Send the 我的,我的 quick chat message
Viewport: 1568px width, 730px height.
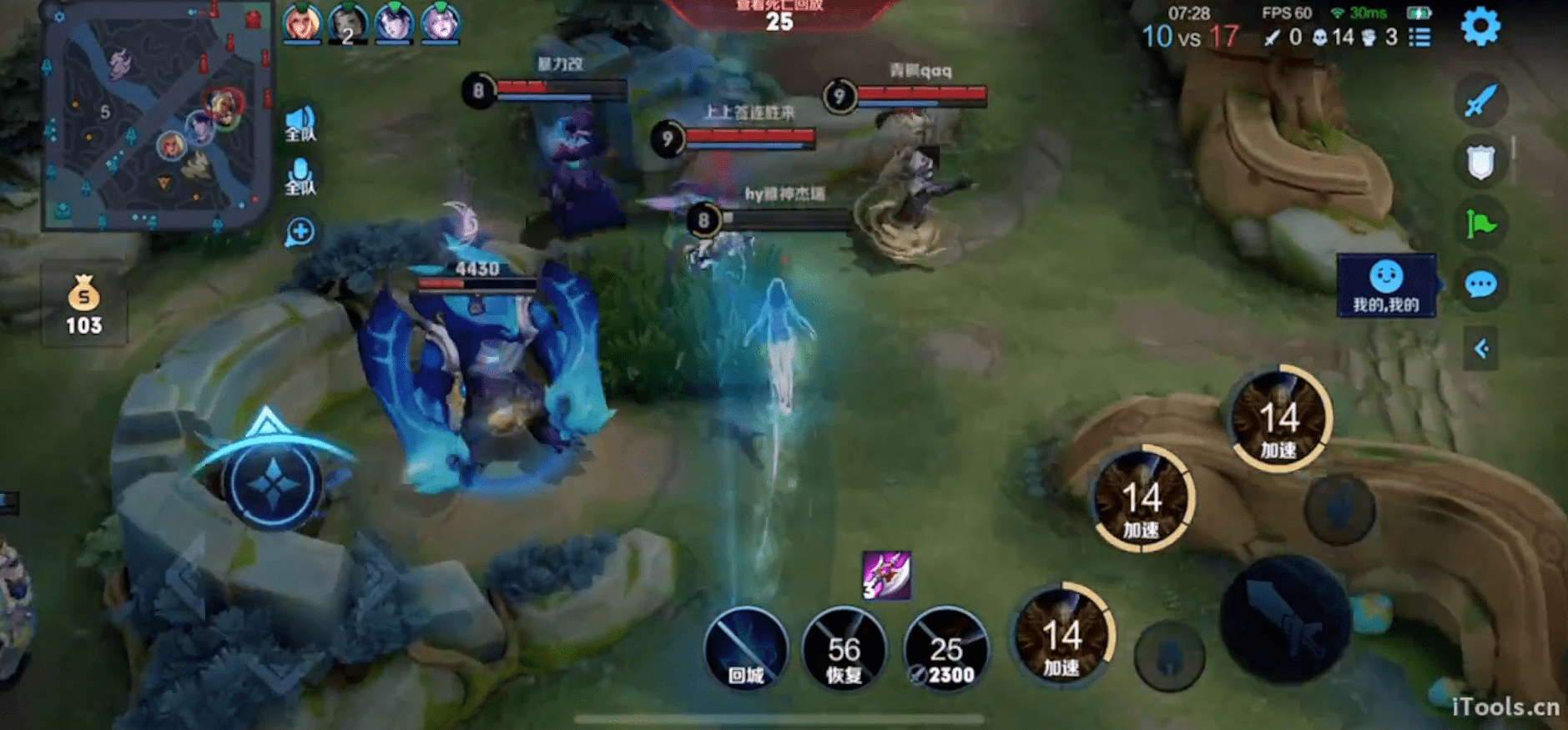click(1386, 285)
